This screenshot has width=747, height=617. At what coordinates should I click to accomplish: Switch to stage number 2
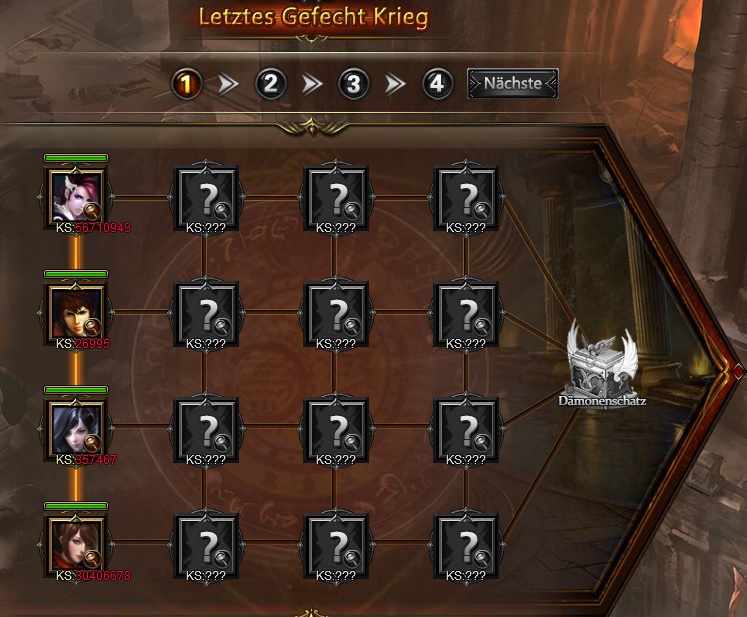270,83
